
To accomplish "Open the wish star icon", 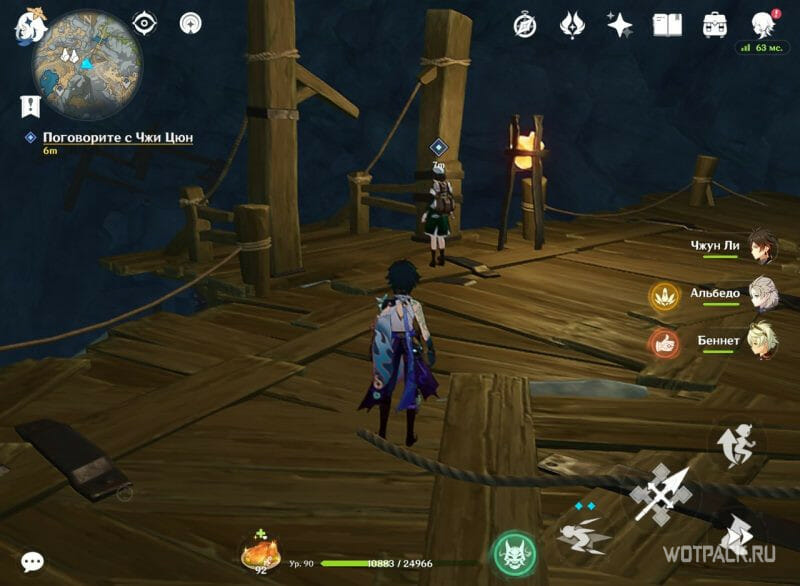I will [x=620, y=25].
